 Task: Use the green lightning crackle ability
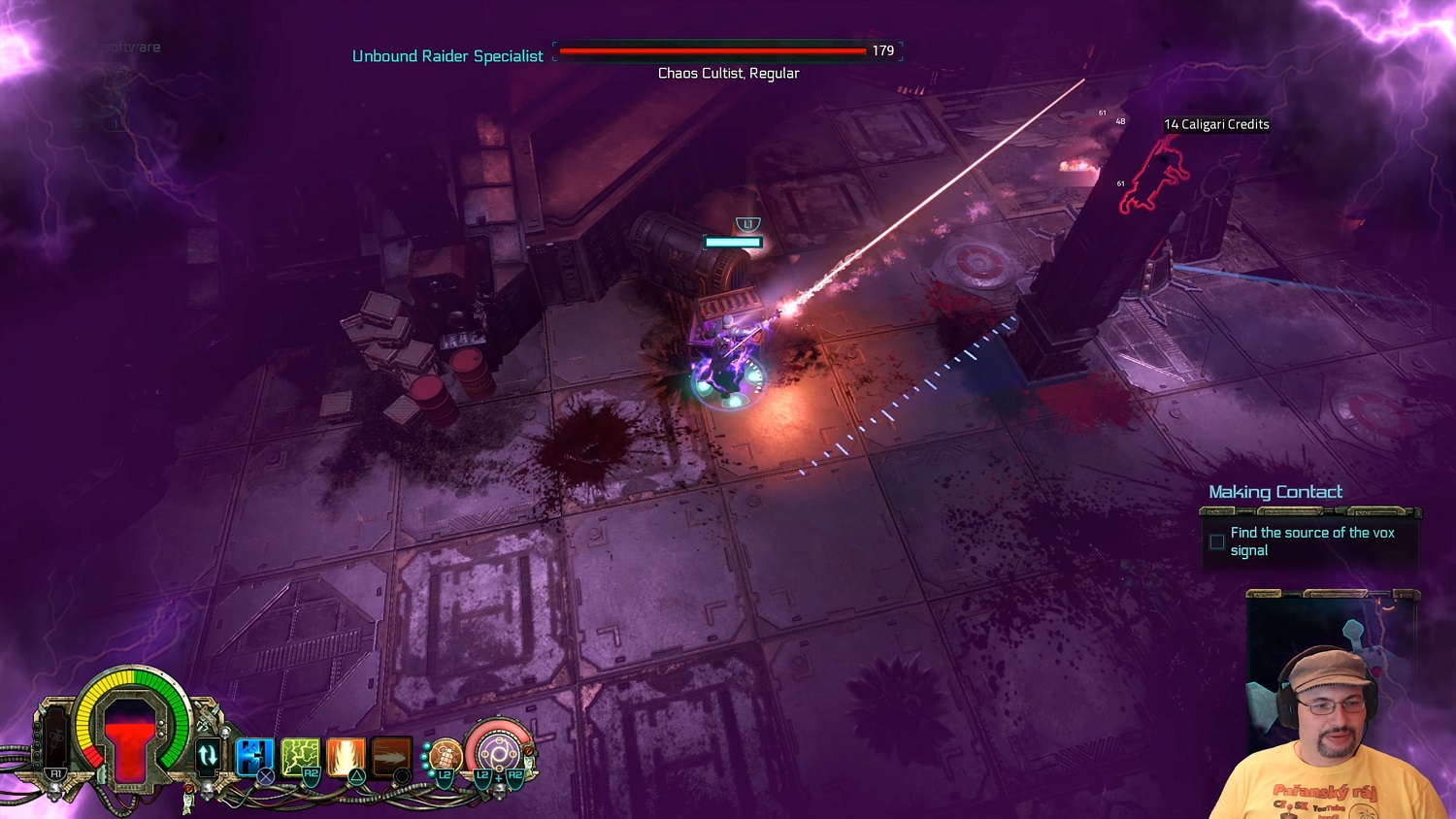tap(300, 756)
